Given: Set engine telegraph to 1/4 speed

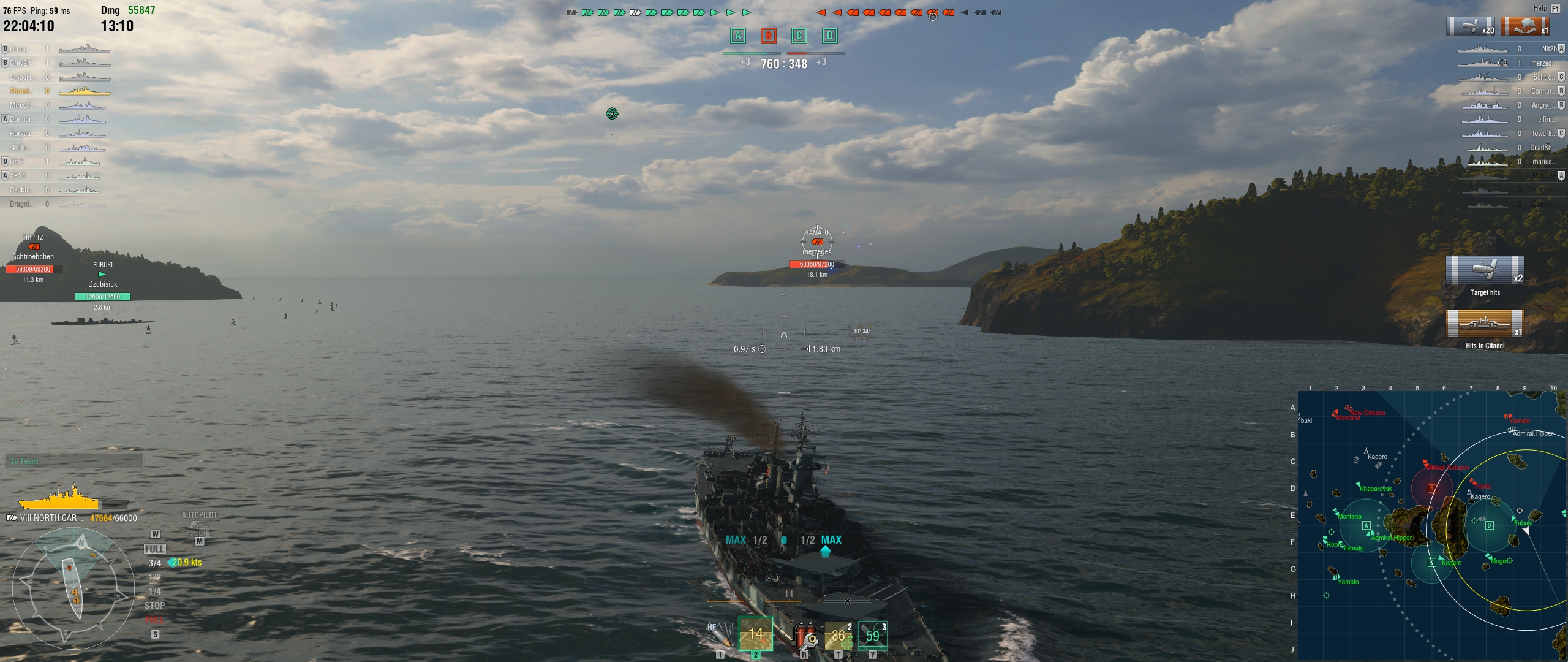Looking at the screenshot, I should [155, 592].
